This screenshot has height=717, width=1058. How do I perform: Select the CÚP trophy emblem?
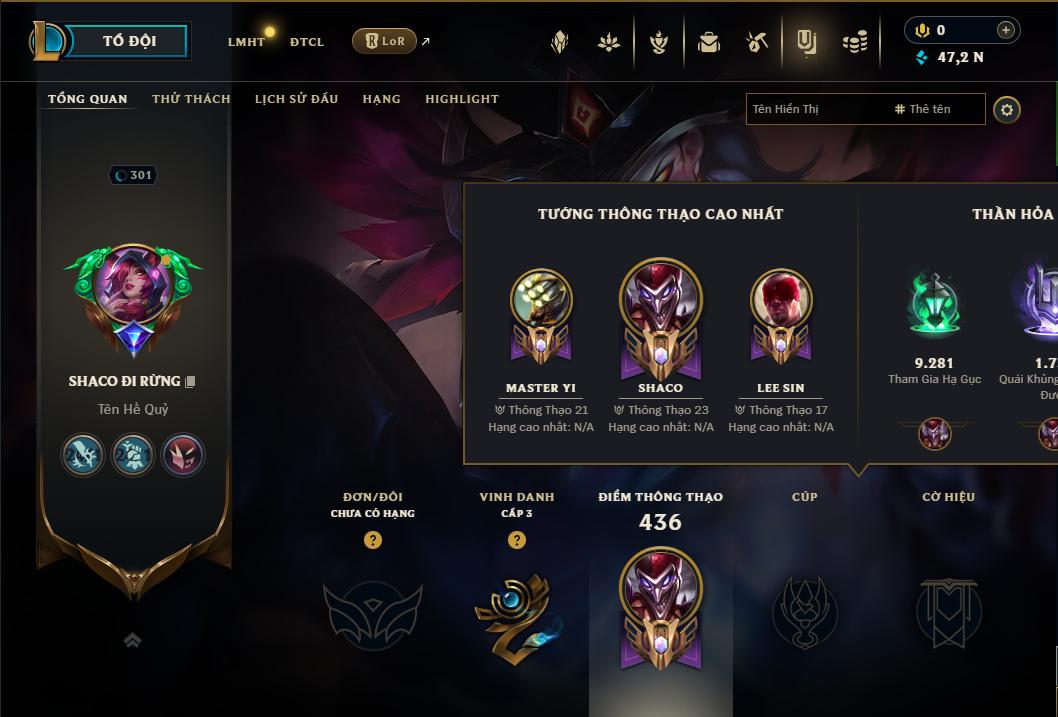click(x=804, y=612)
